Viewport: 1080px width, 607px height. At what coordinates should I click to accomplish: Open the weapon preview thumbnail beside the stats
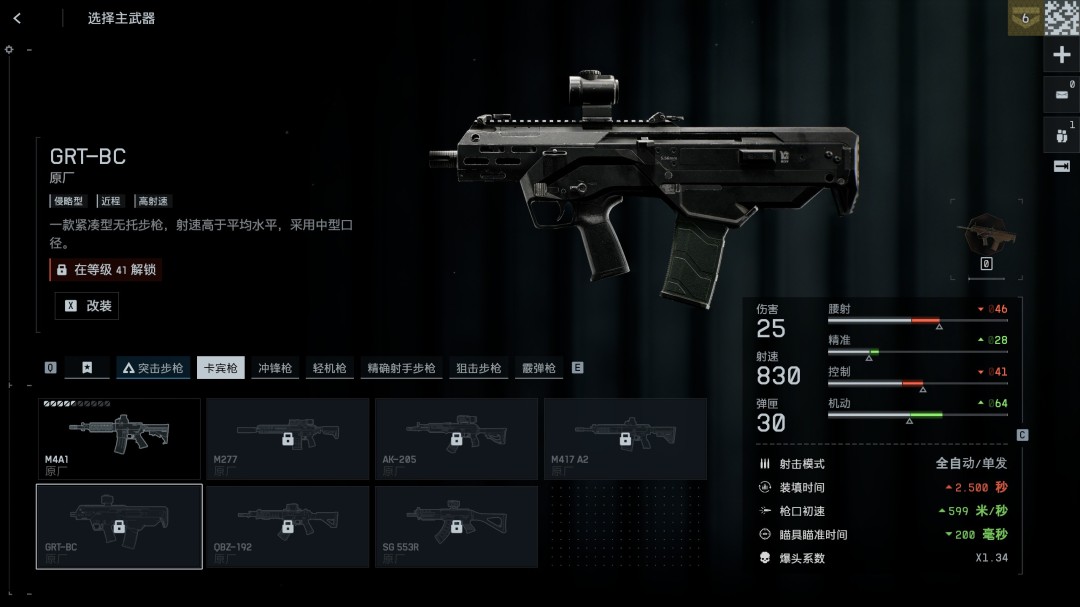(x=986, y=235)
